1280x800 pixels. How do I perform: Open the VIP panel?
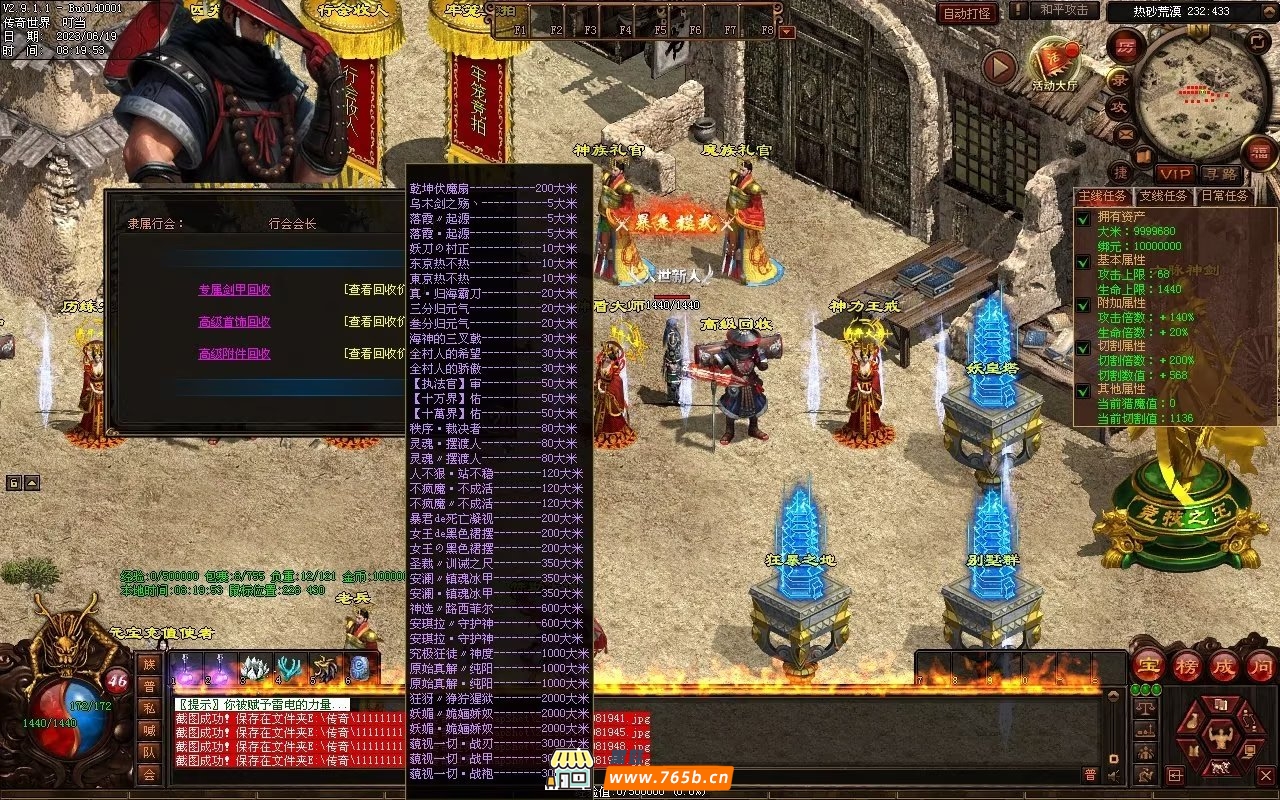pyautogui.click(x=1175, y=174)
